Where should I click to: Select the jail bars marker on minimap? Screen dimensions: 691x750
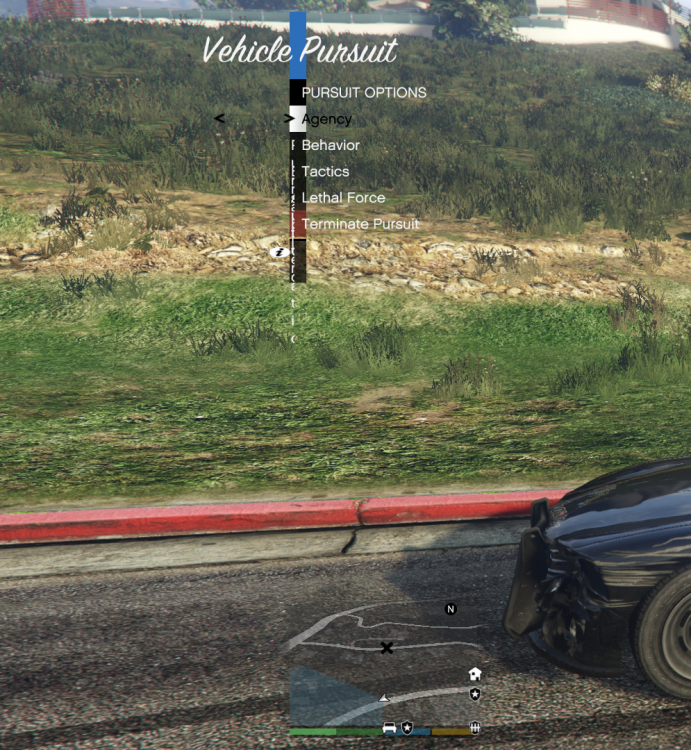[475, 727]
